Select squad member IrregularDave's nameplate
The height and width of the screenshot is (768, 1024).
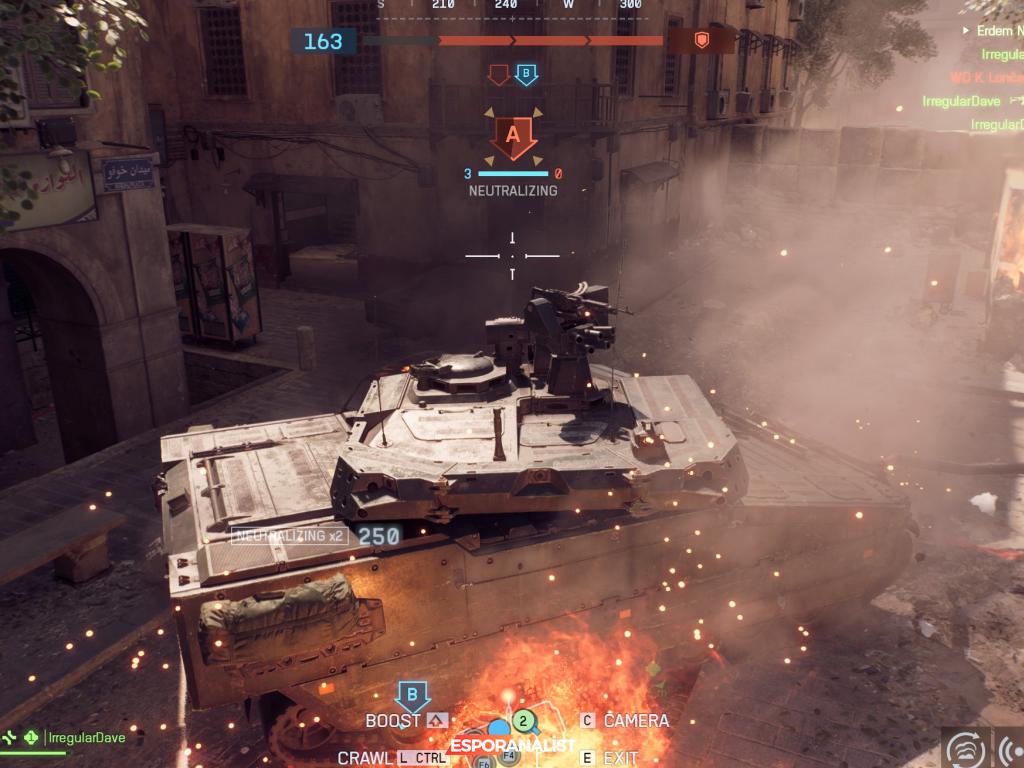point(83,737)
